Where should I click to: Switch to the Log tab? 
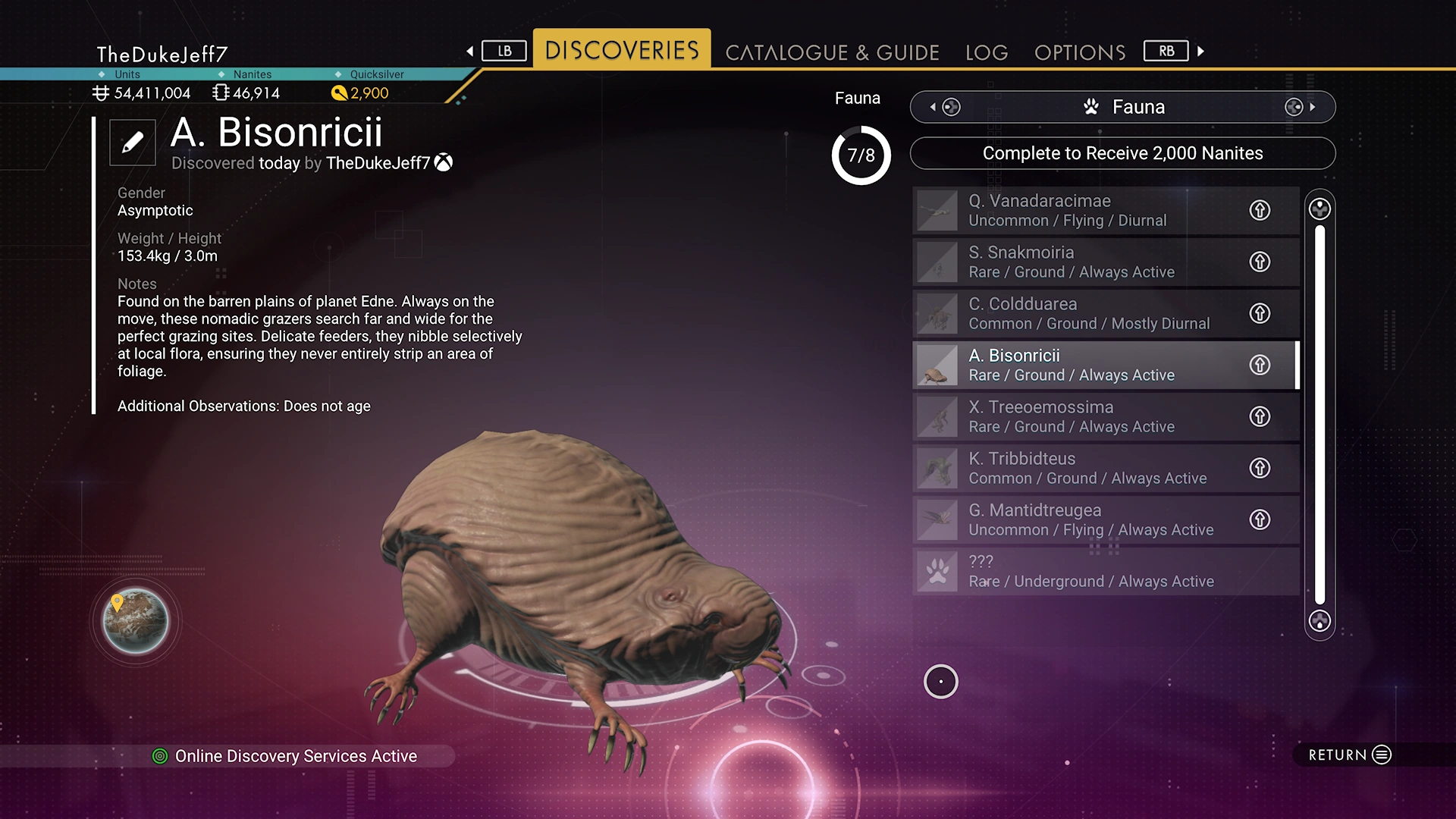(987, 52)
